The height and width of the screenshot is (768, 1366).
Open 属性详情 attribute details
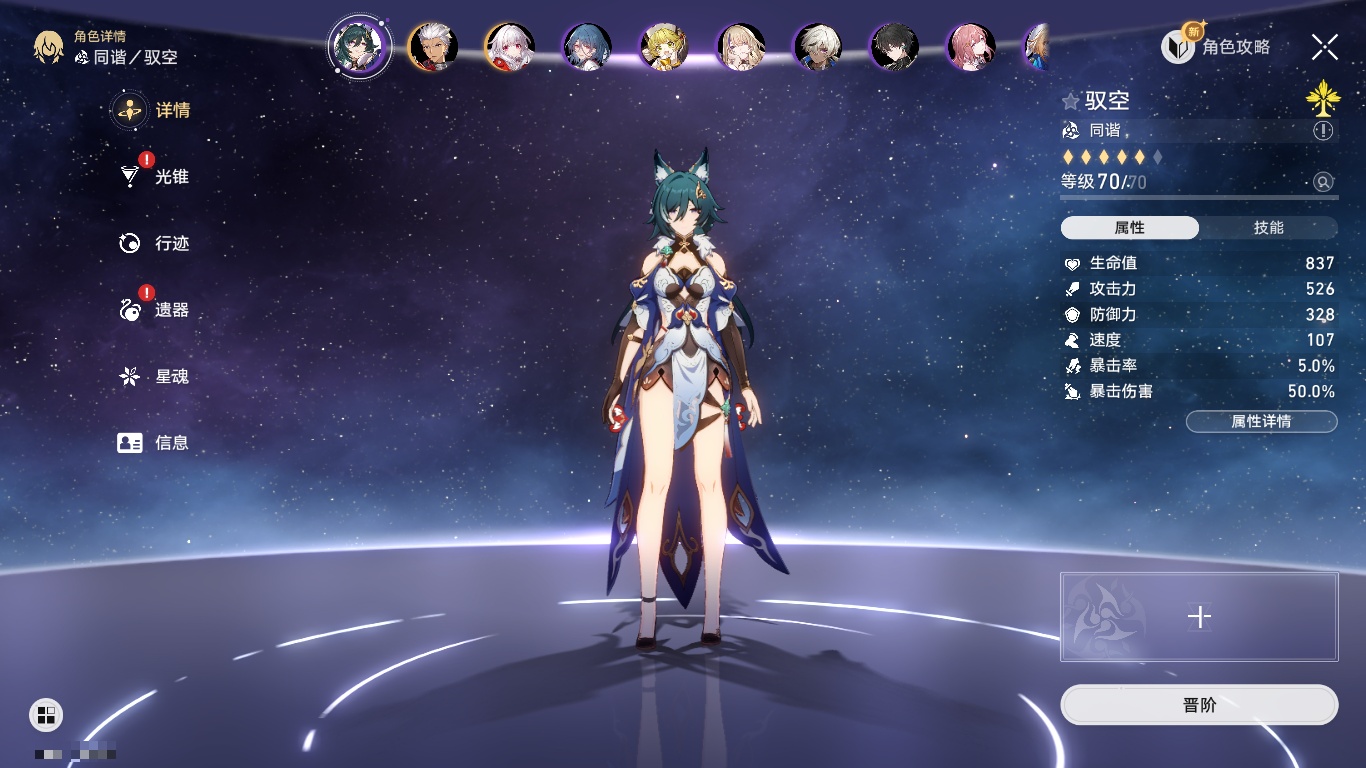coord(1261,422)
